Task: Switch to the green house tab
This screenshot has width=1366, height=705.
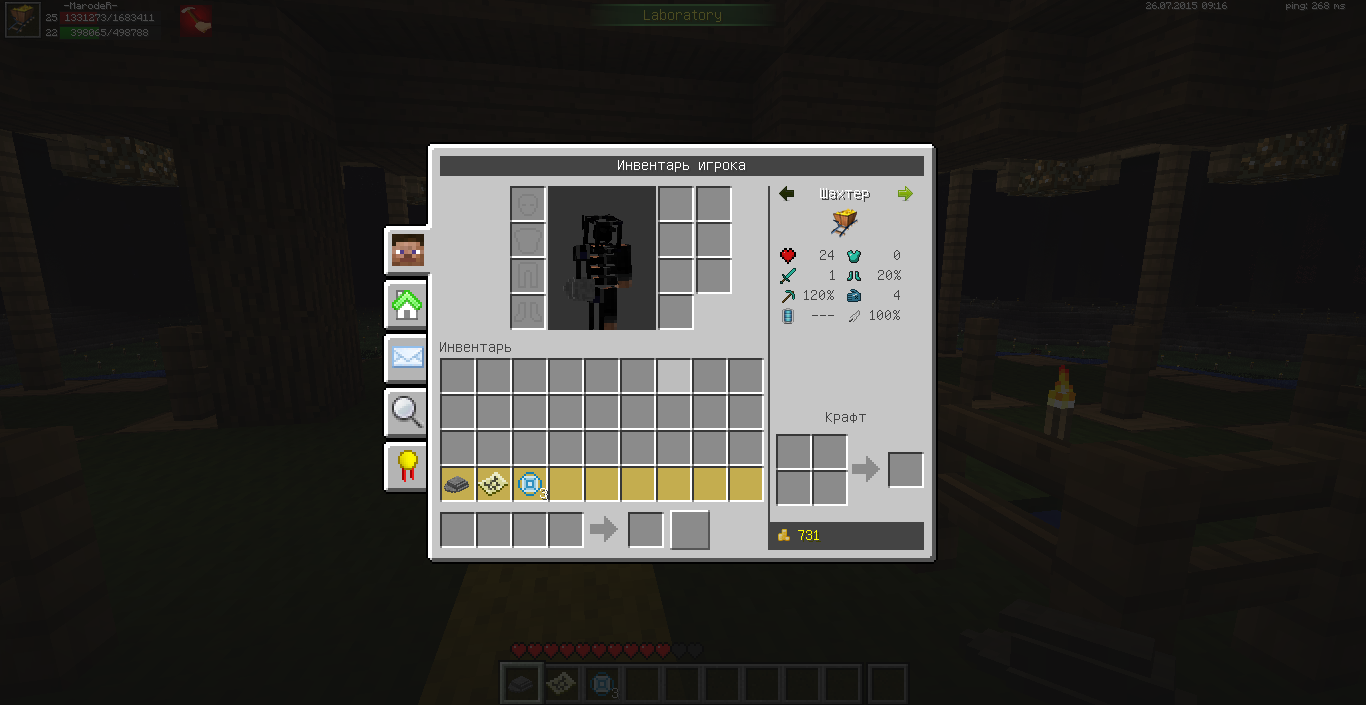Action: 407,305
